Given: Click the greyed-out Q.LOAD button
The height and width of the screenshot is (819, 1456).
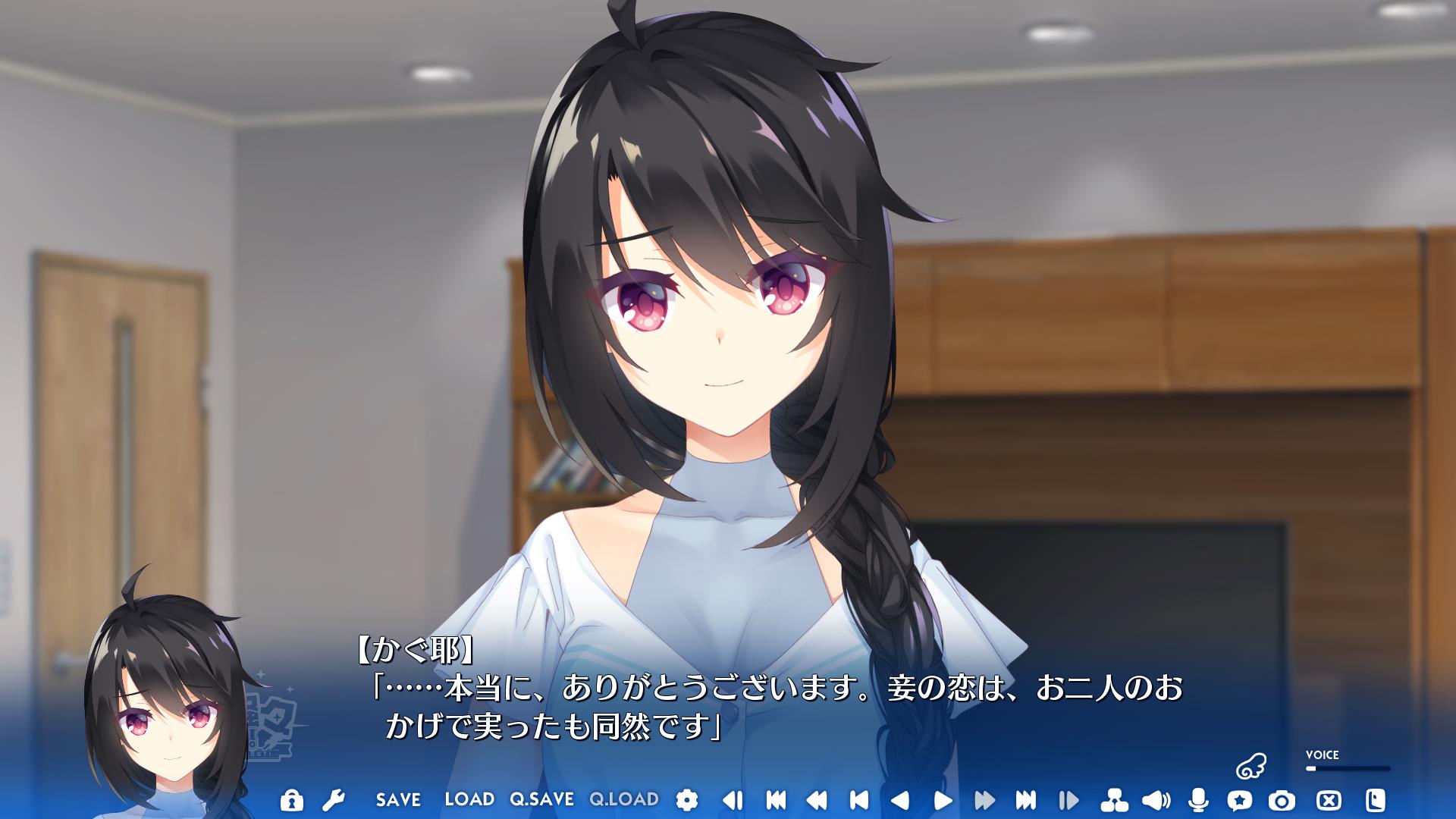Looking at the screenshot, I should pyautogui.click(x=624, y=799).
